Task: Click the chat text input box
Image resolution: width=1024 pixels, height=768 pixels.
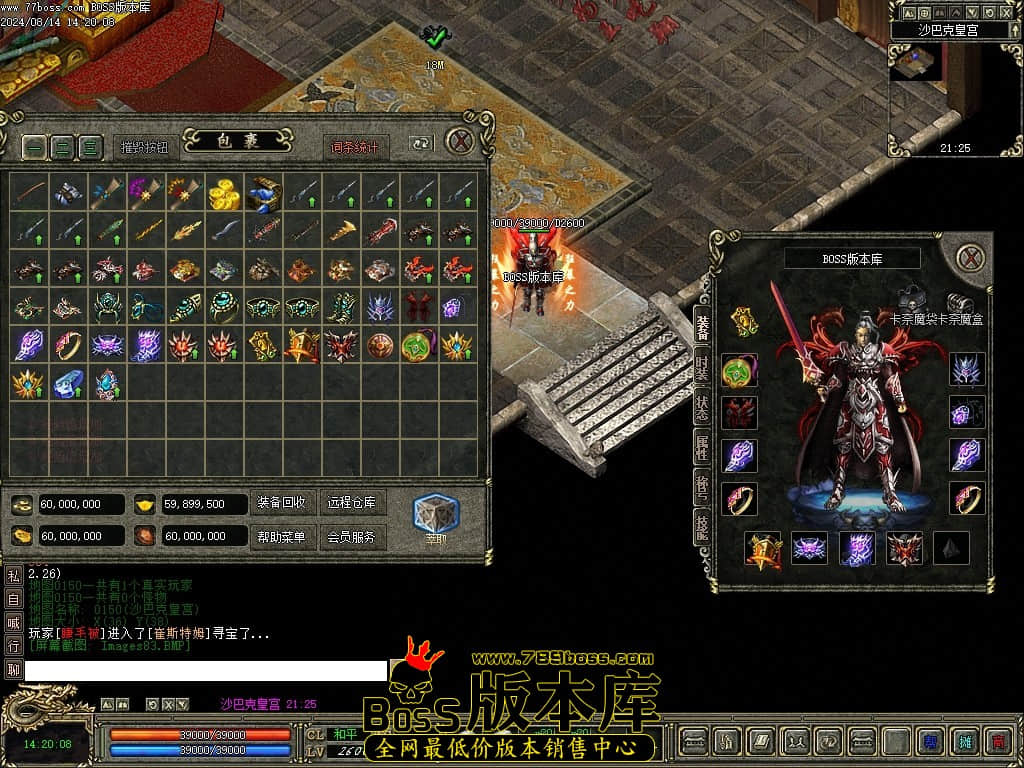Action: (x=205, y=671)
